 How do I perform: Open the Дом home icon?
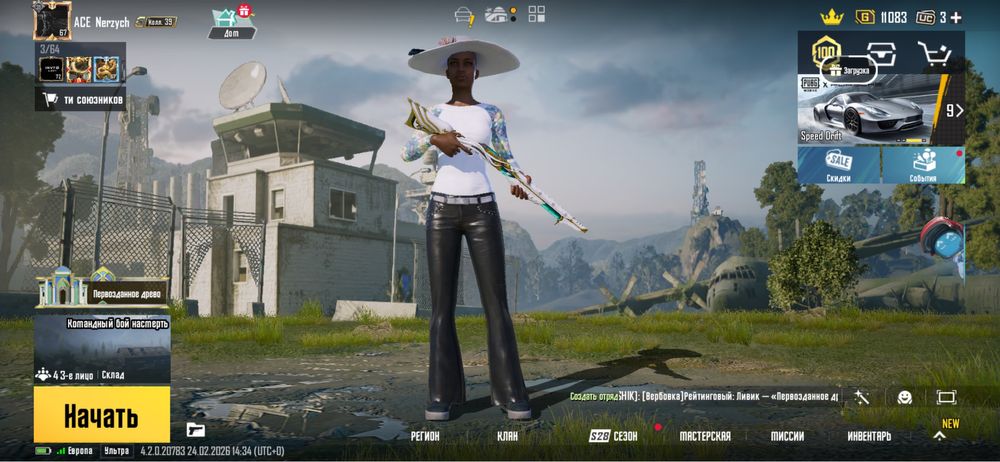231,22
